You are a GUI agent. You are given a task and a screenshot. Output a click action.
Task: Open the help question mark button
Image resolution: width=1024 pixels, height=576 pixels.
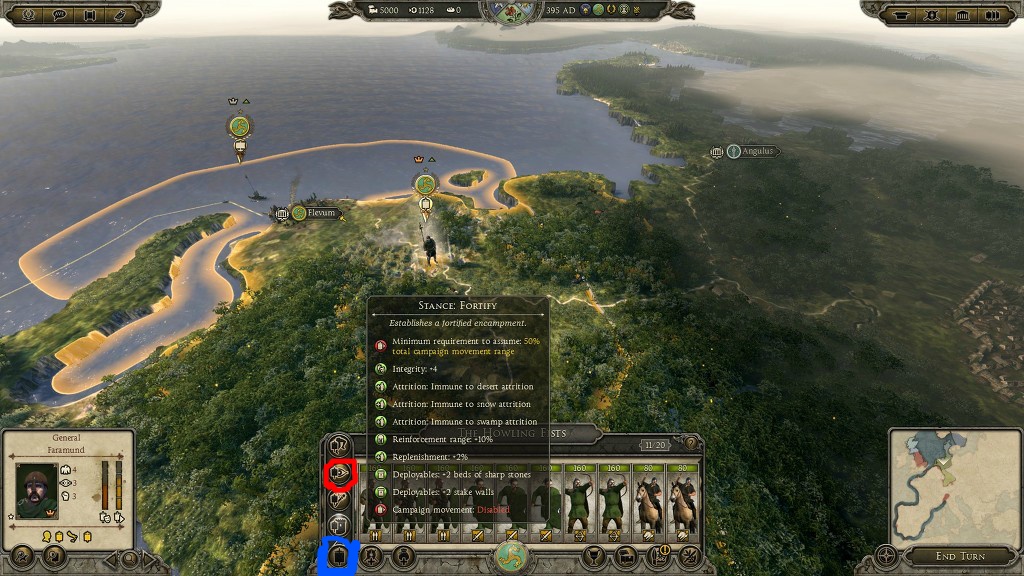point(689,443)
